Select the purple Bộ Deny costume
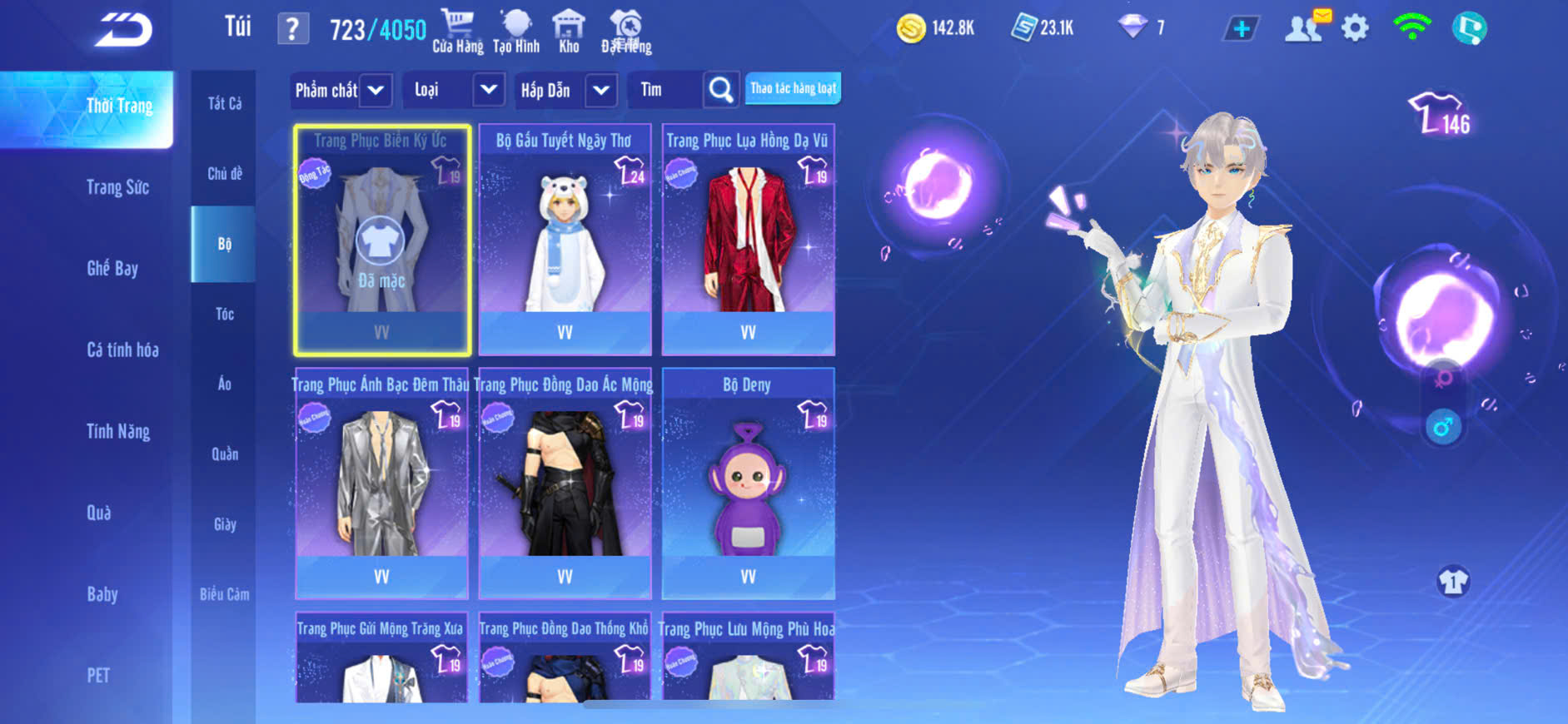1568x724 pixels. click(x=748, y=483)
